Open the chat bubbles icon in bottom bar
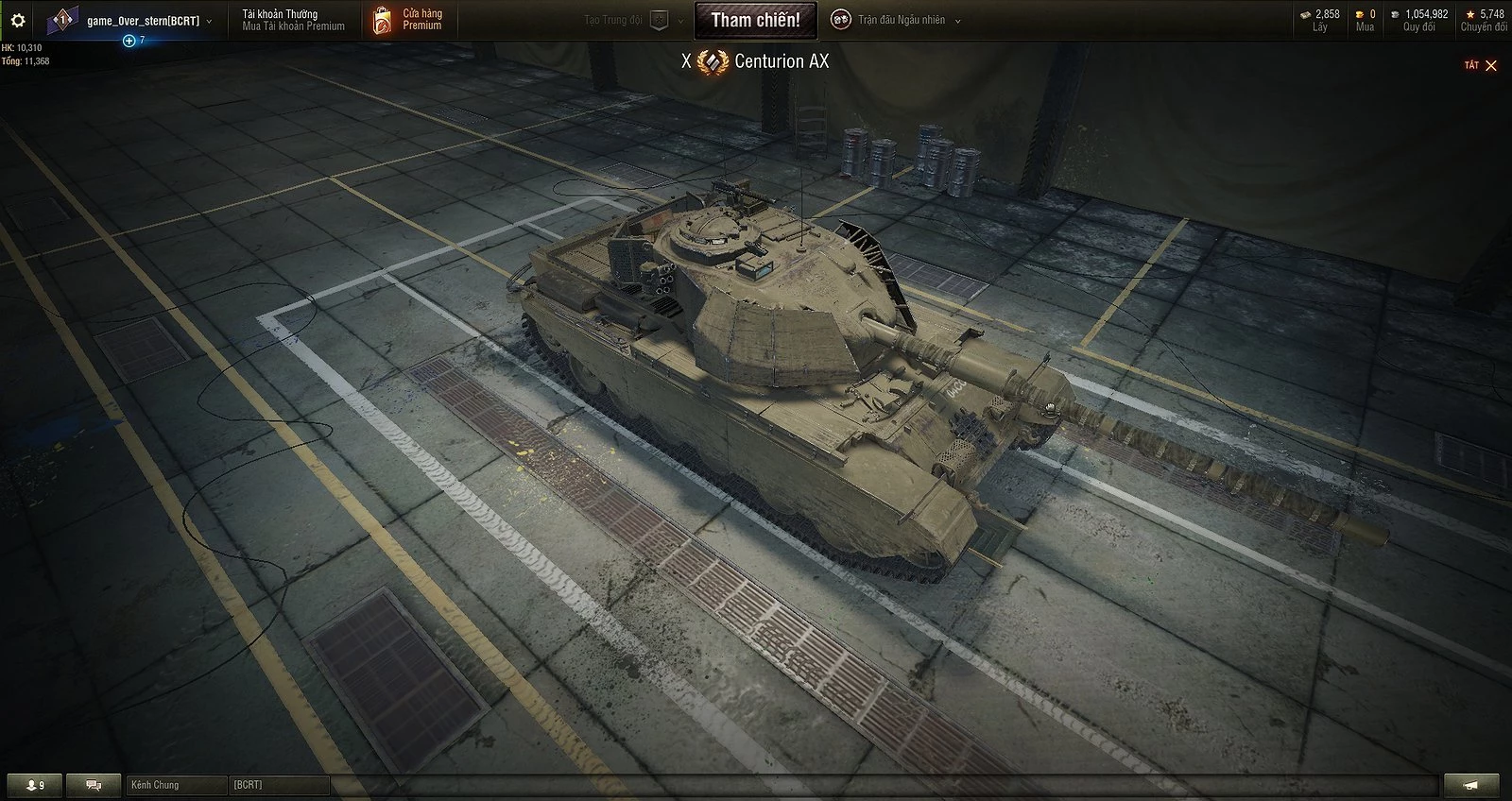Viewport: 1512px width, 801px height. click(92, 784)
